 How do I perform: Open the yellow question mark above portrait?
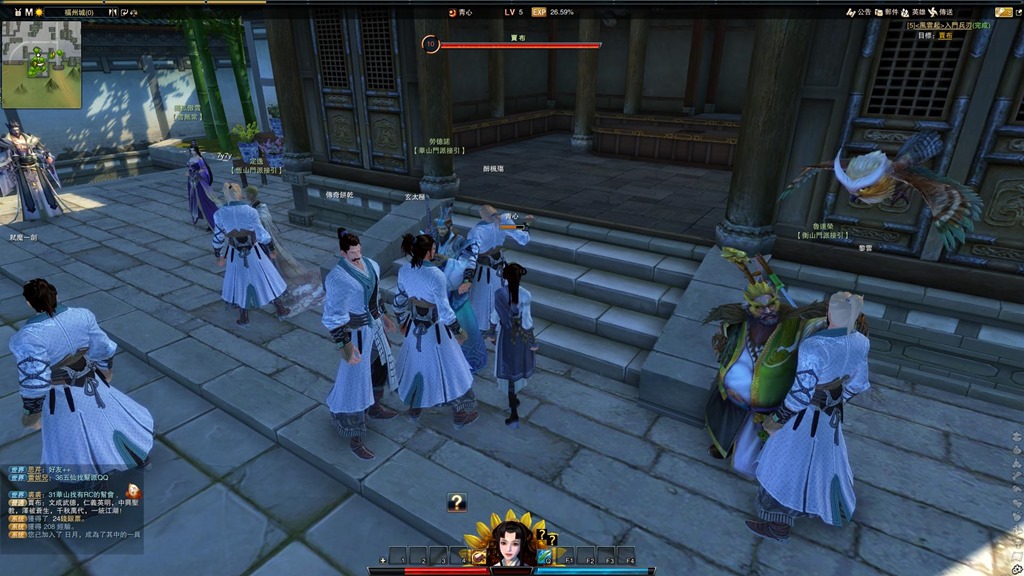click(x=541, y=534)
